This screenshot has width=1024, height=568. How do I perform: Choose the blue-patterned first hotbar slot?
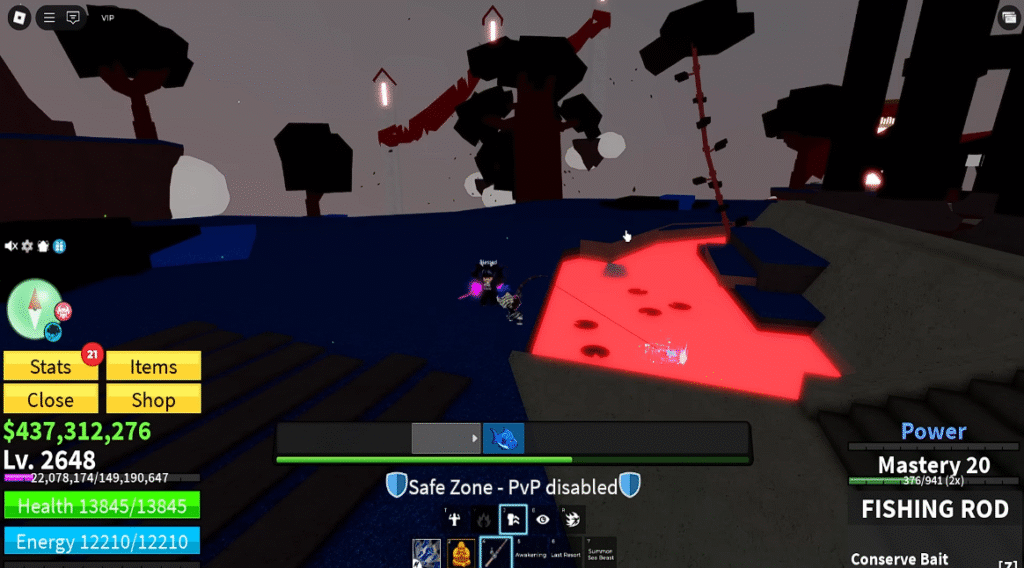coord(427,553)
